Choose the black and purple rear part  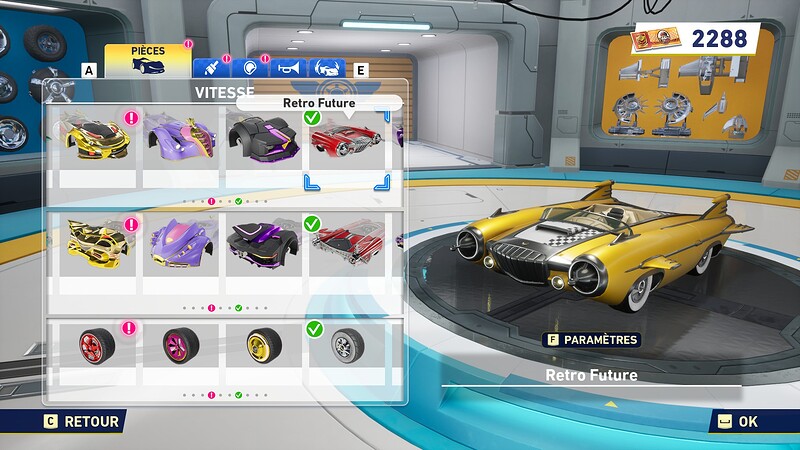click(x=264, y=240)
